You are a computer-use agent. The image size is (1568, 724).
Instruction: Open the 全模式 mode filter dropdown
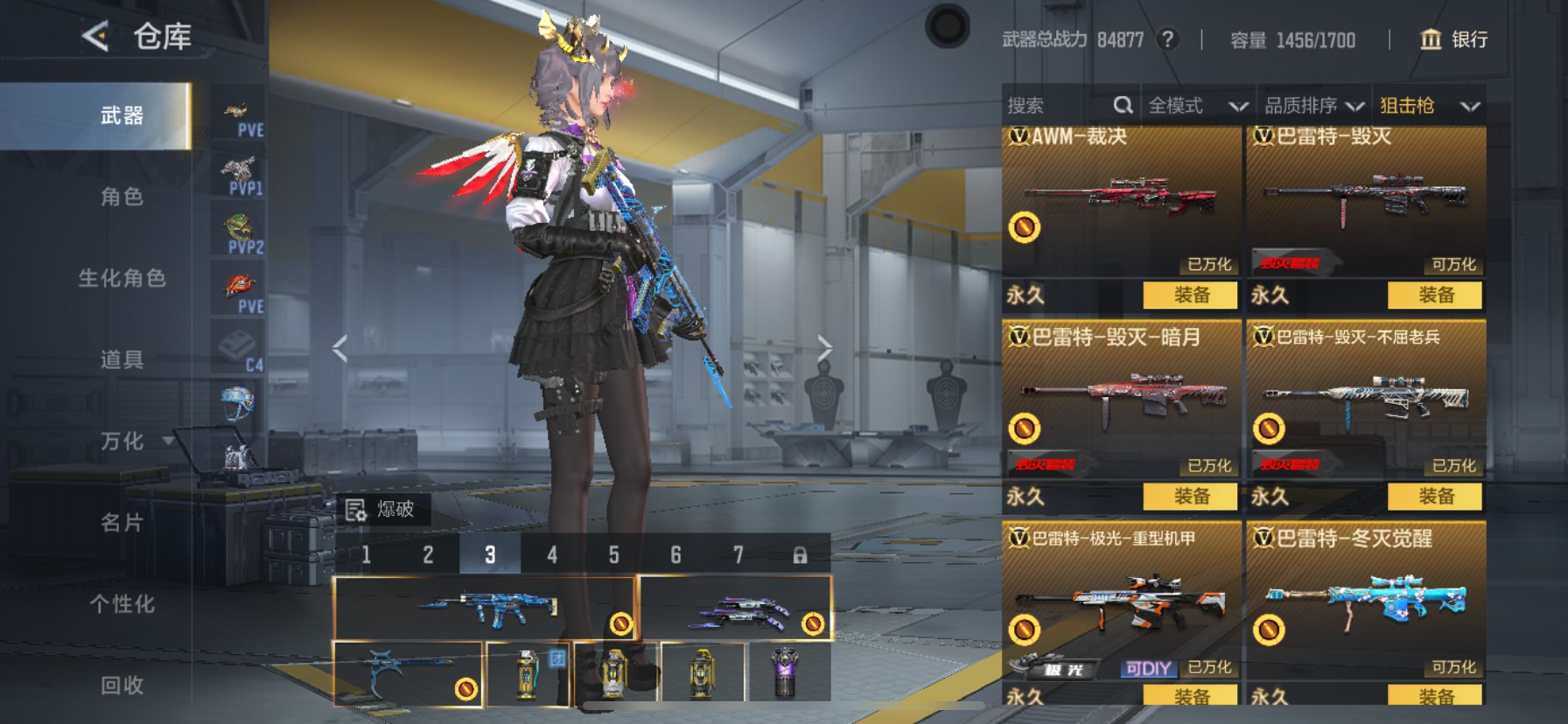[1197, 106]
